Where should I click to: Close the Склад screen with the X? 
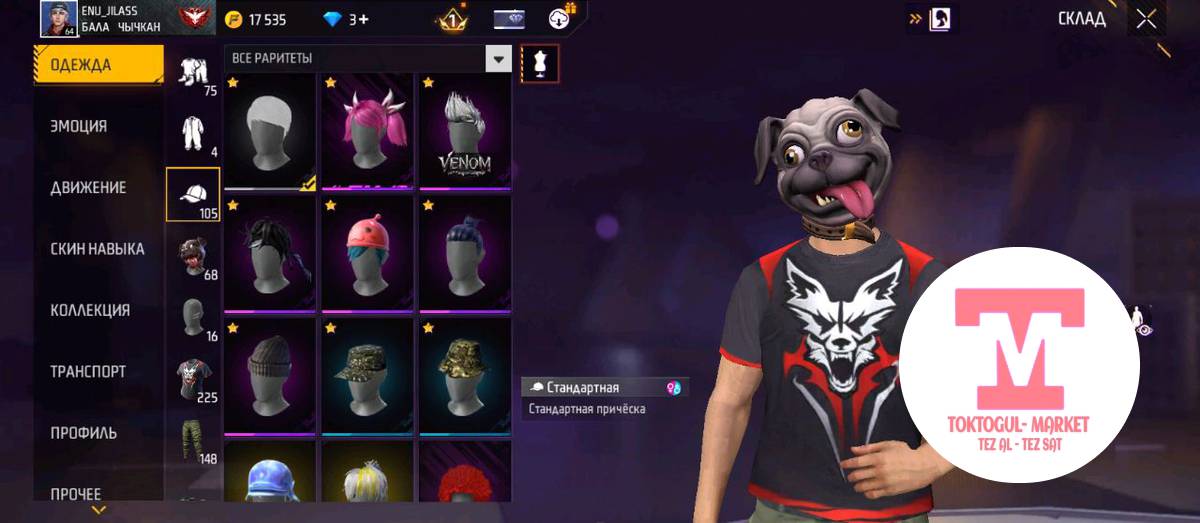(1146, 18)
